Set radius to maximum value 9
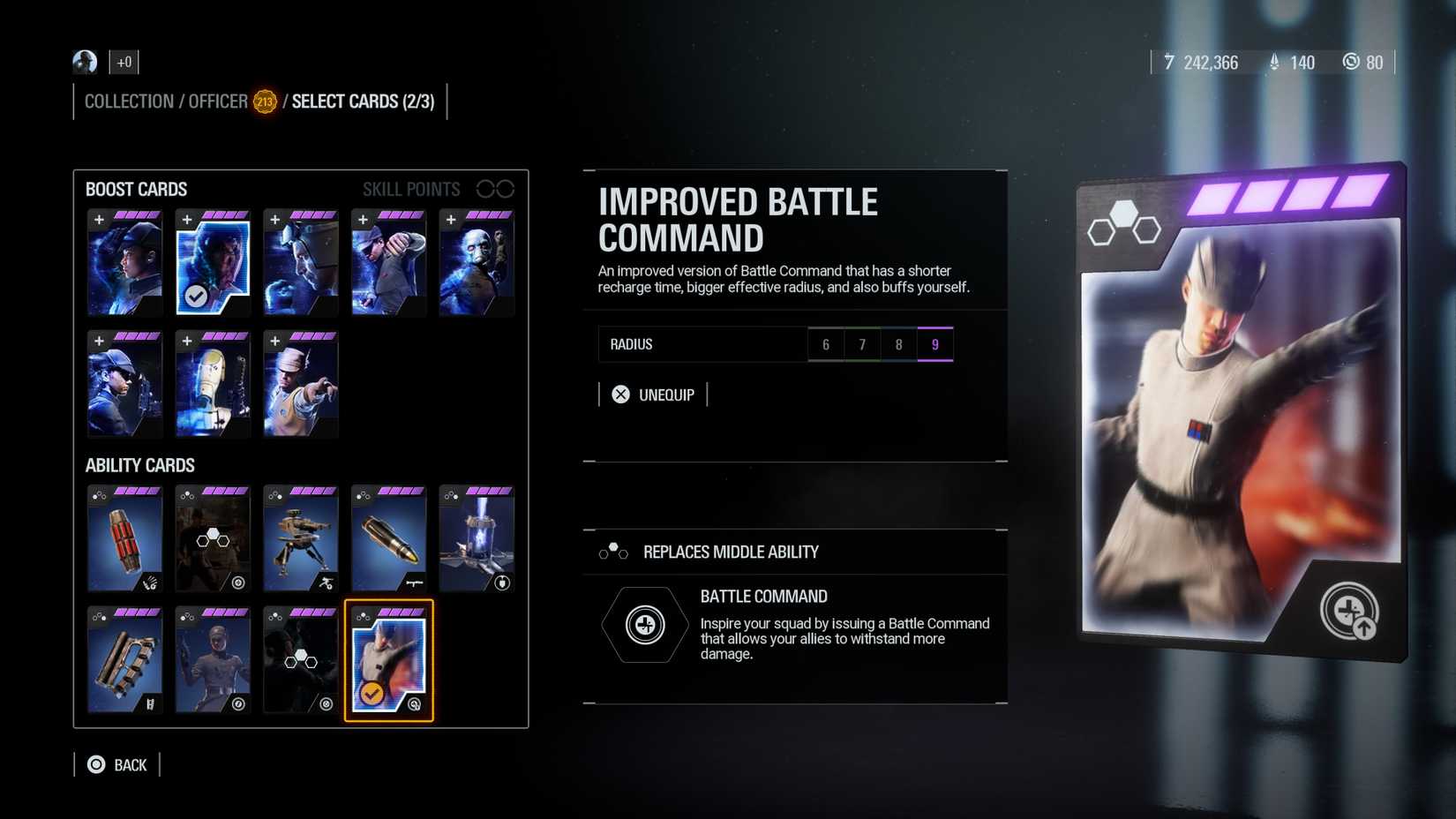 point(935,344)
